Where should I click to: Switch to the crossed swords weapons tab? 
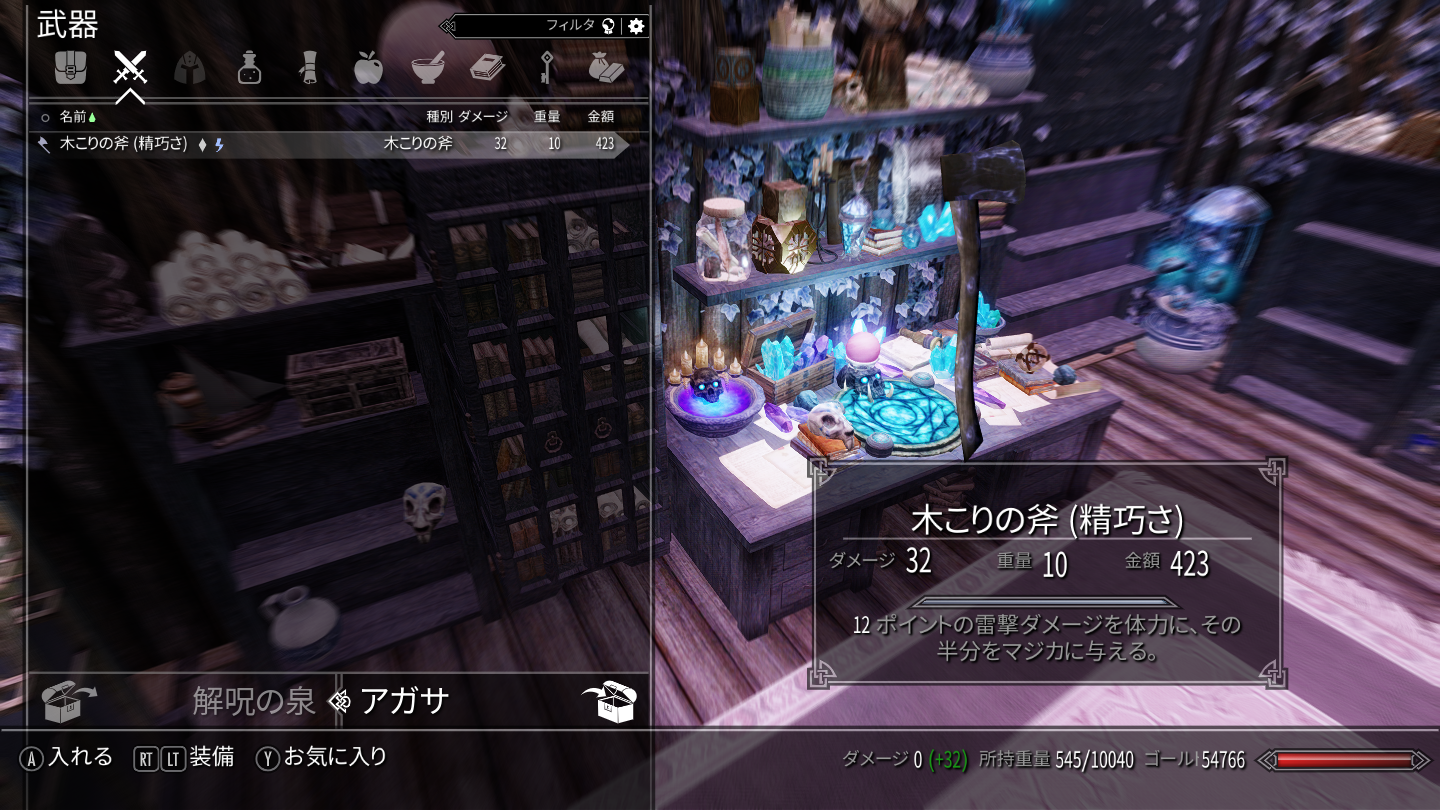[130, 67]
